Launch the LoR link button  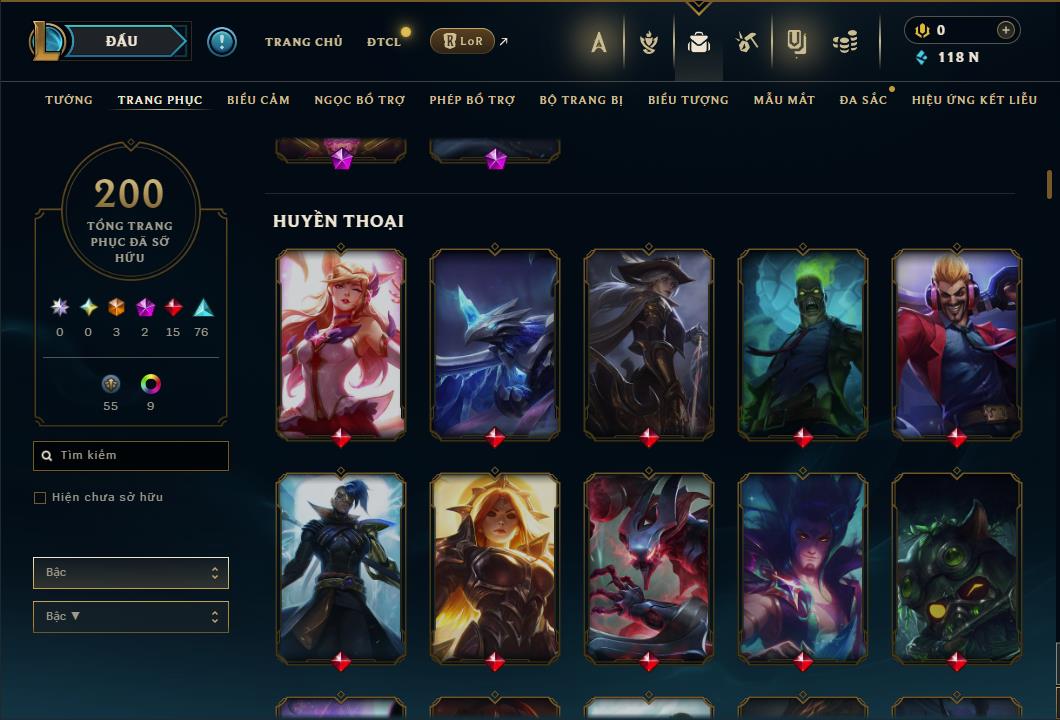tap(462, 42)
